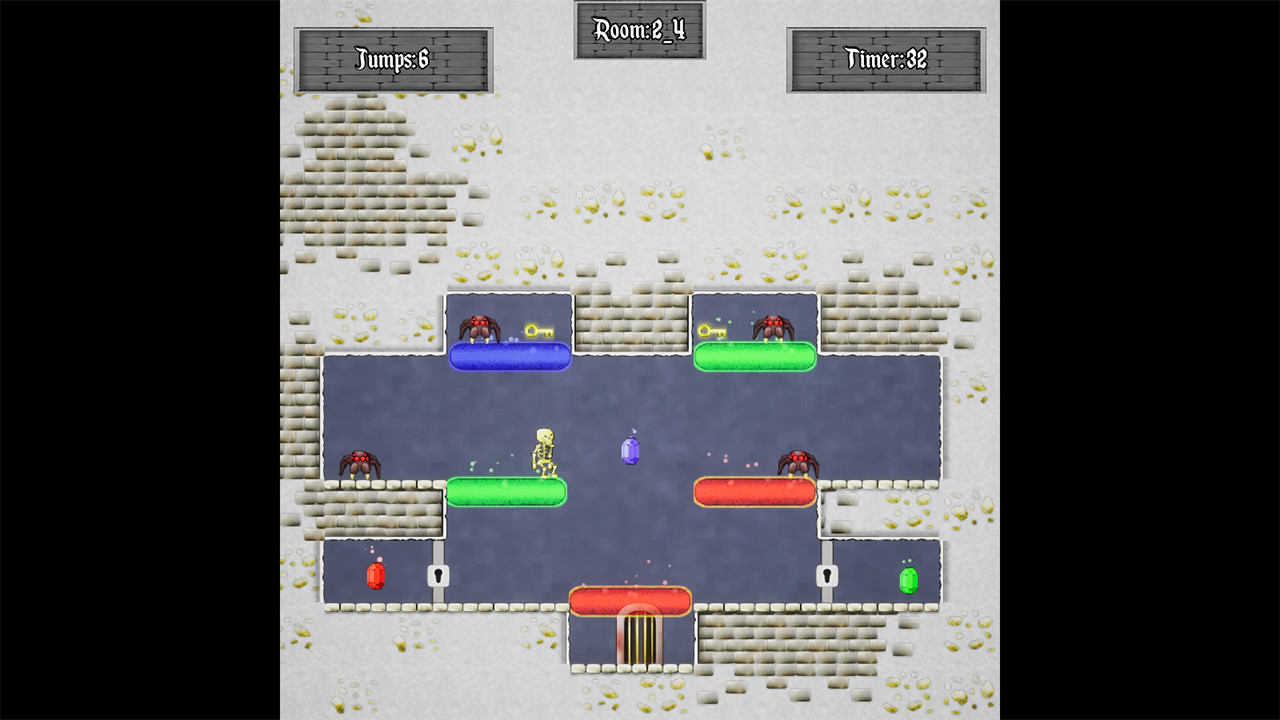Click the blue platform under the left spider
This screenshot has height=720, width=1280.
coord(510,356)
